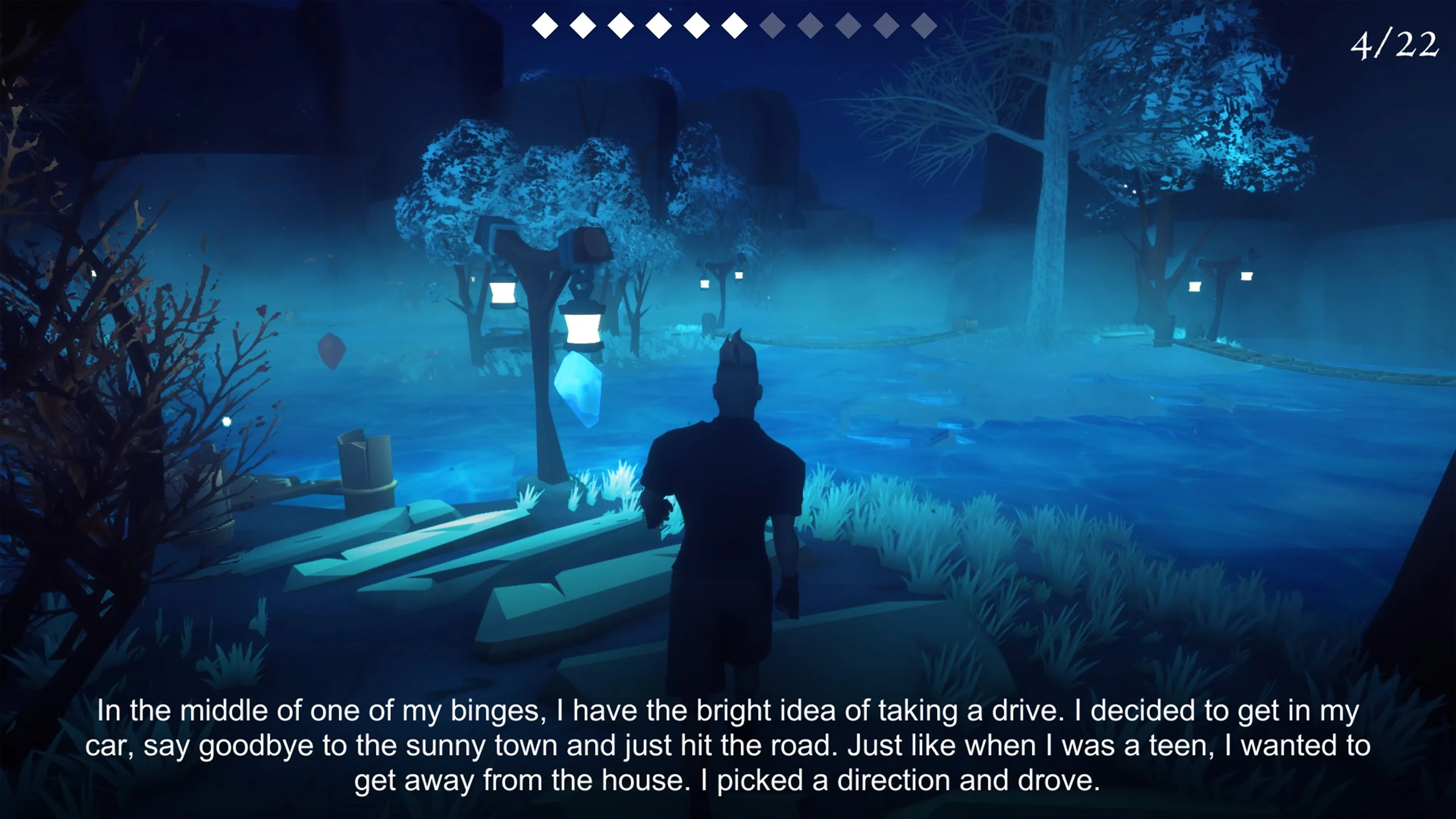This screenshot has width=1456, height=819.
Task: Toggle the first grayed diamond in the tracker
Action: click(x=772, y=25)
